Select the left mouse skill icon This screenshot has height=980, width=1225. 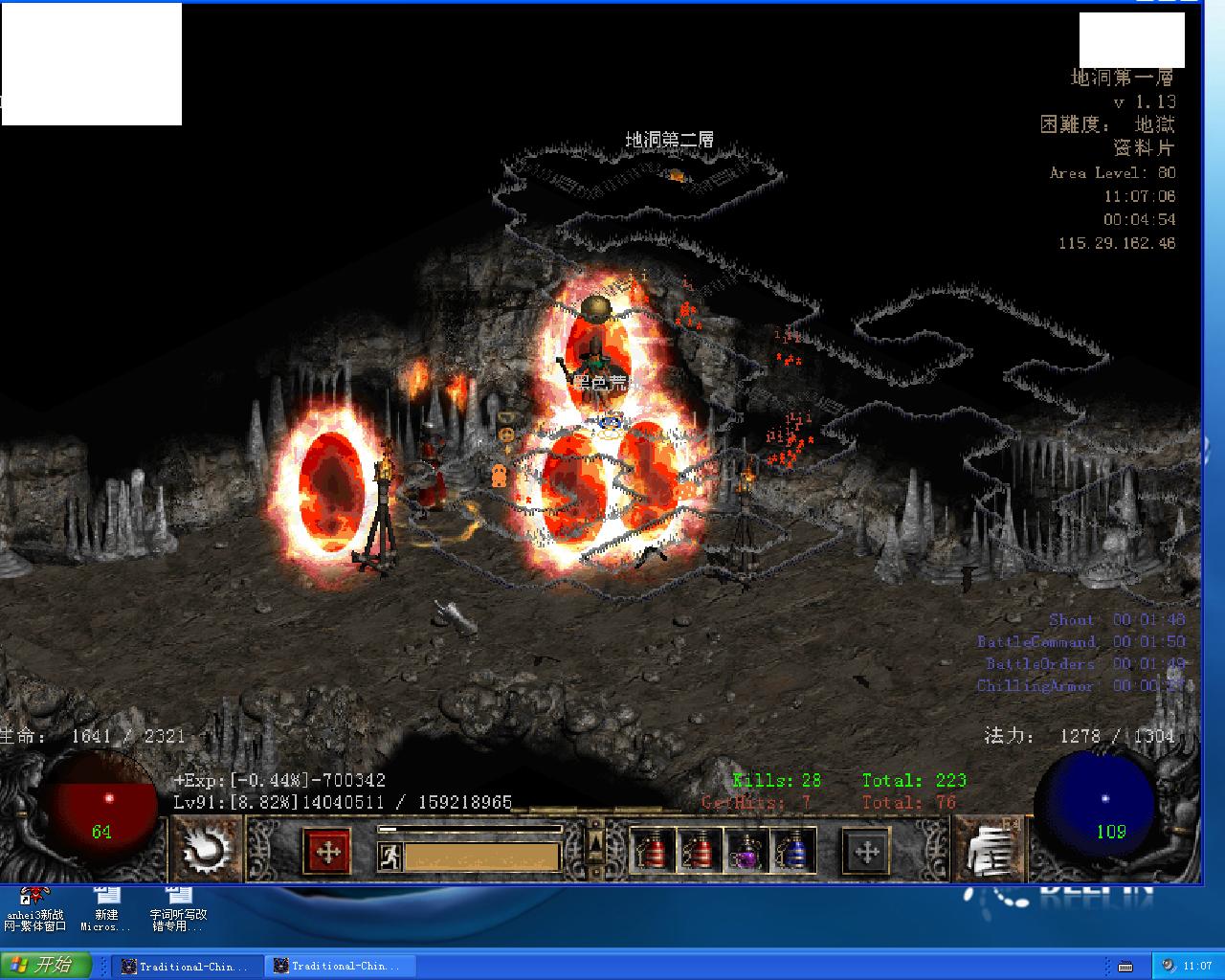click(x=206, y=849)
